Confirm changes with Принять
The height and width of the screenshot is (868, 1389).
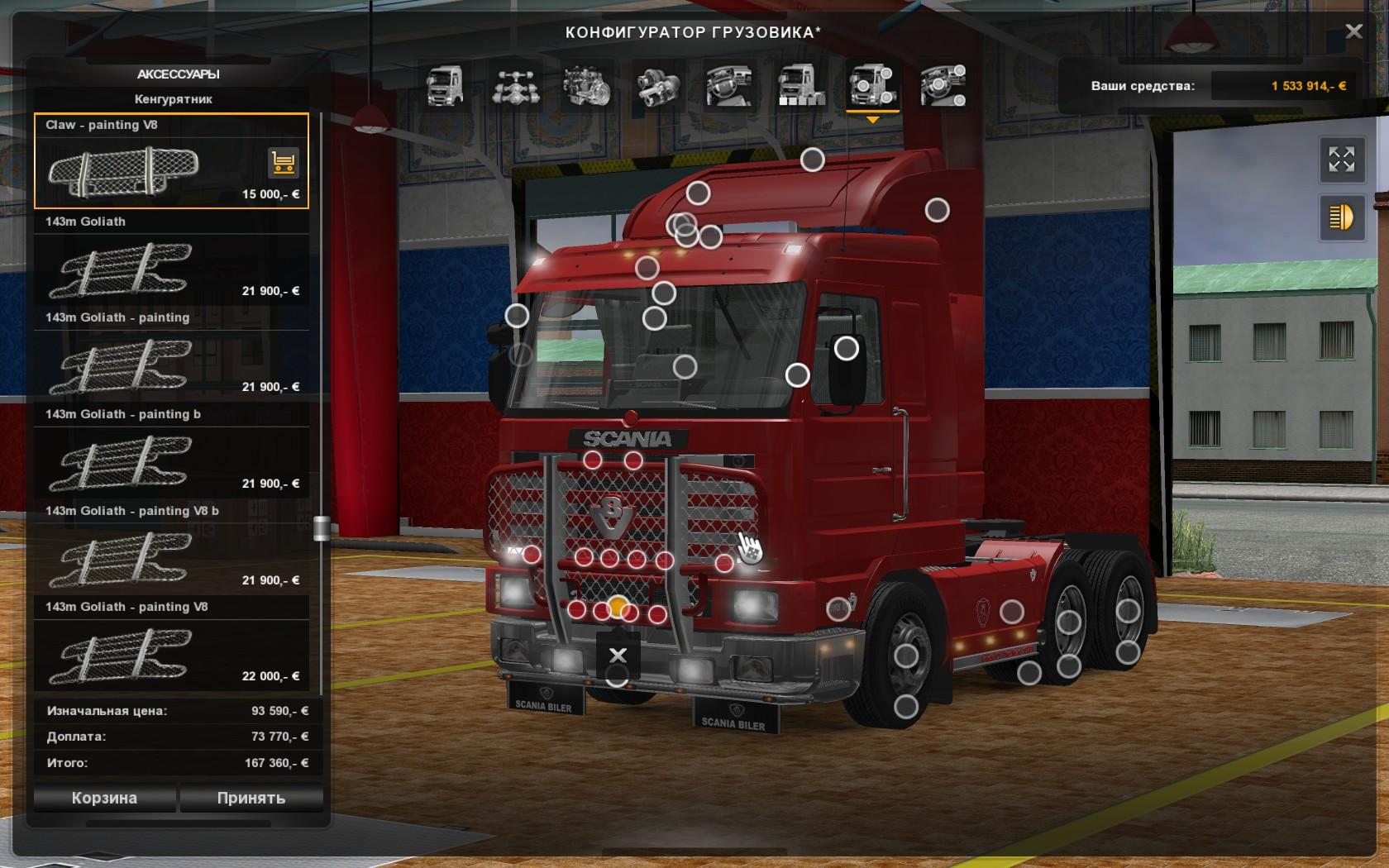(x=251, y=798)
